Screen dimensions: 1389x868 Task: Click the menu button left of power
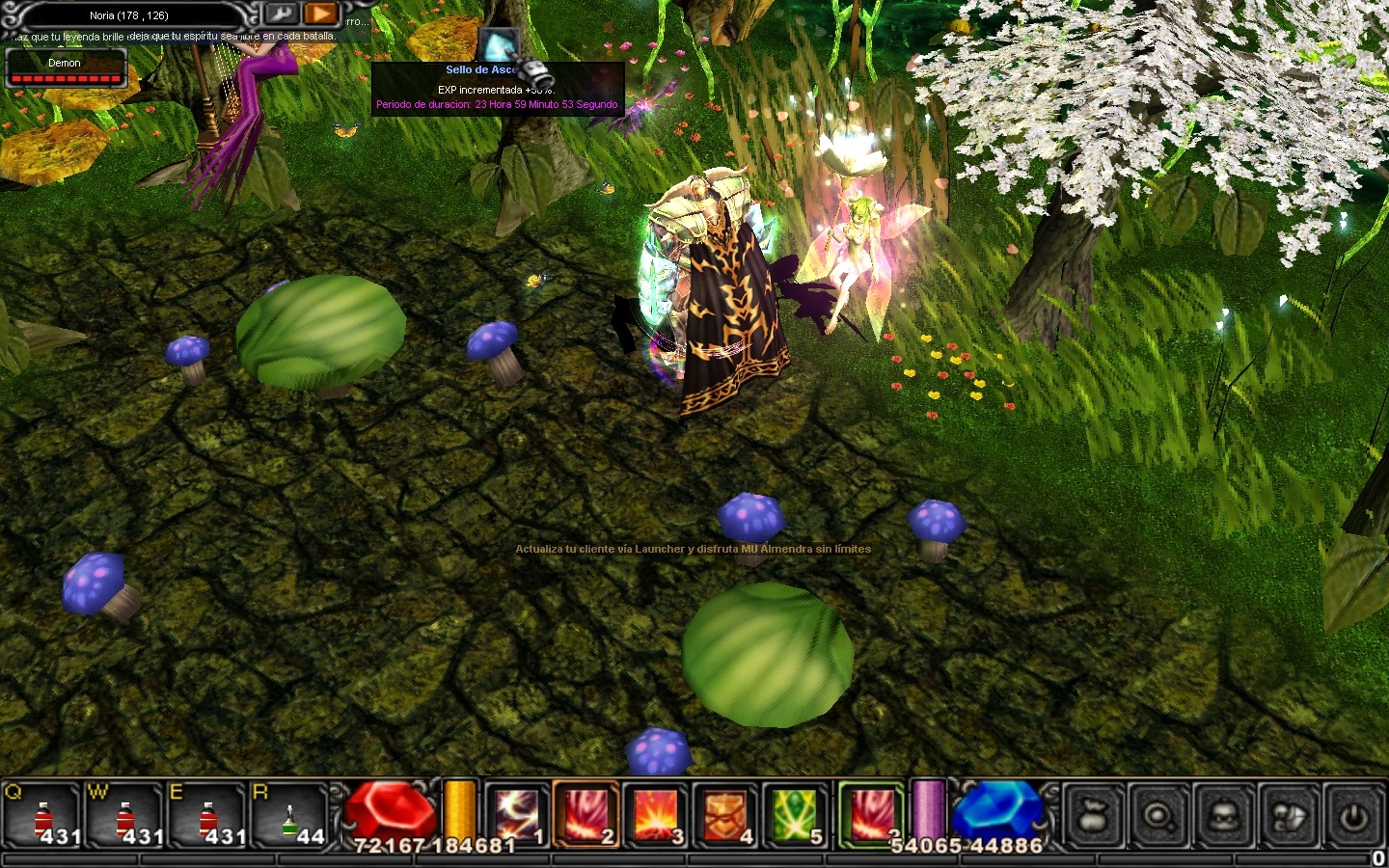(1289, 817)
